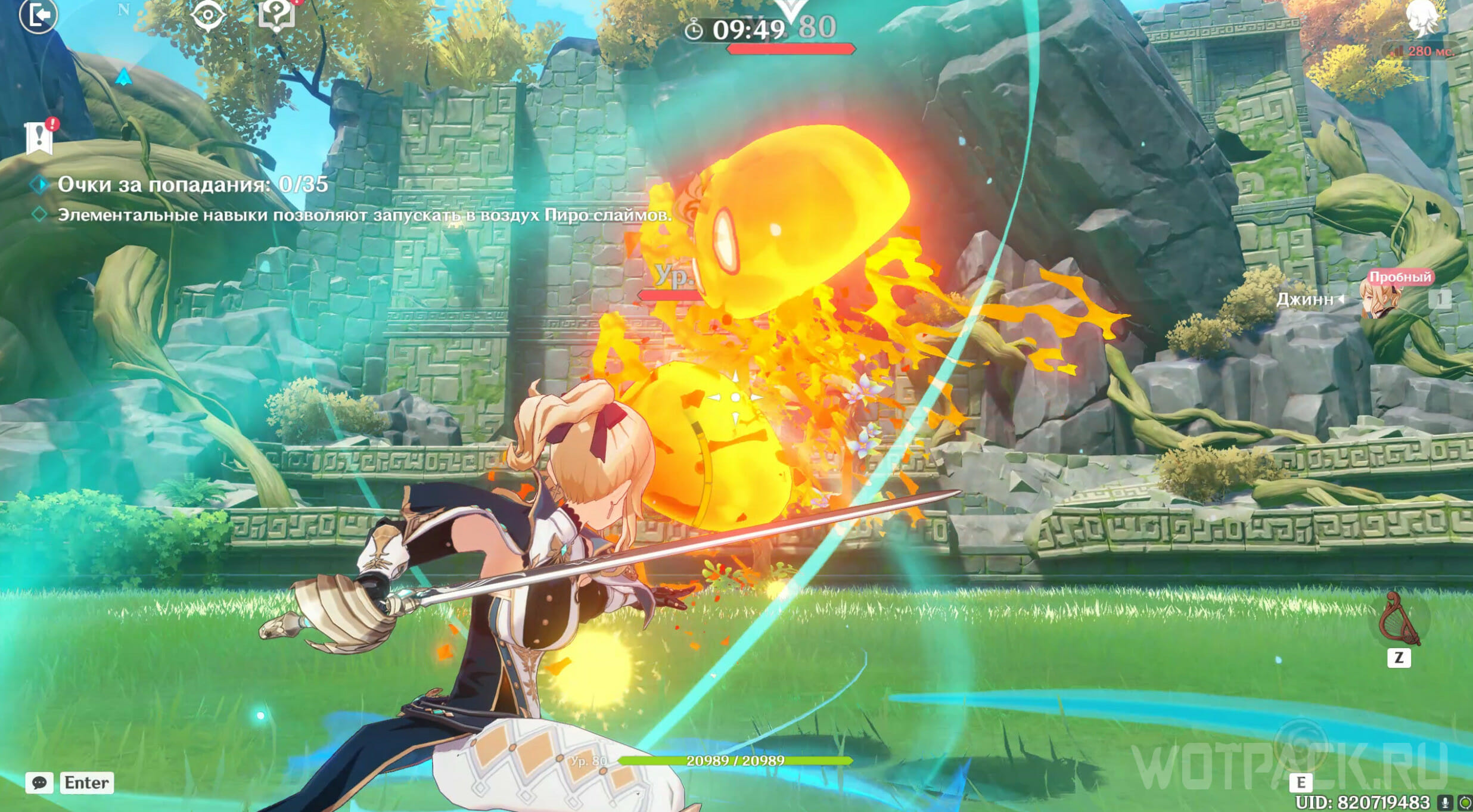Open the quest bookmark with exclamation mark

(x=39, y=138)
